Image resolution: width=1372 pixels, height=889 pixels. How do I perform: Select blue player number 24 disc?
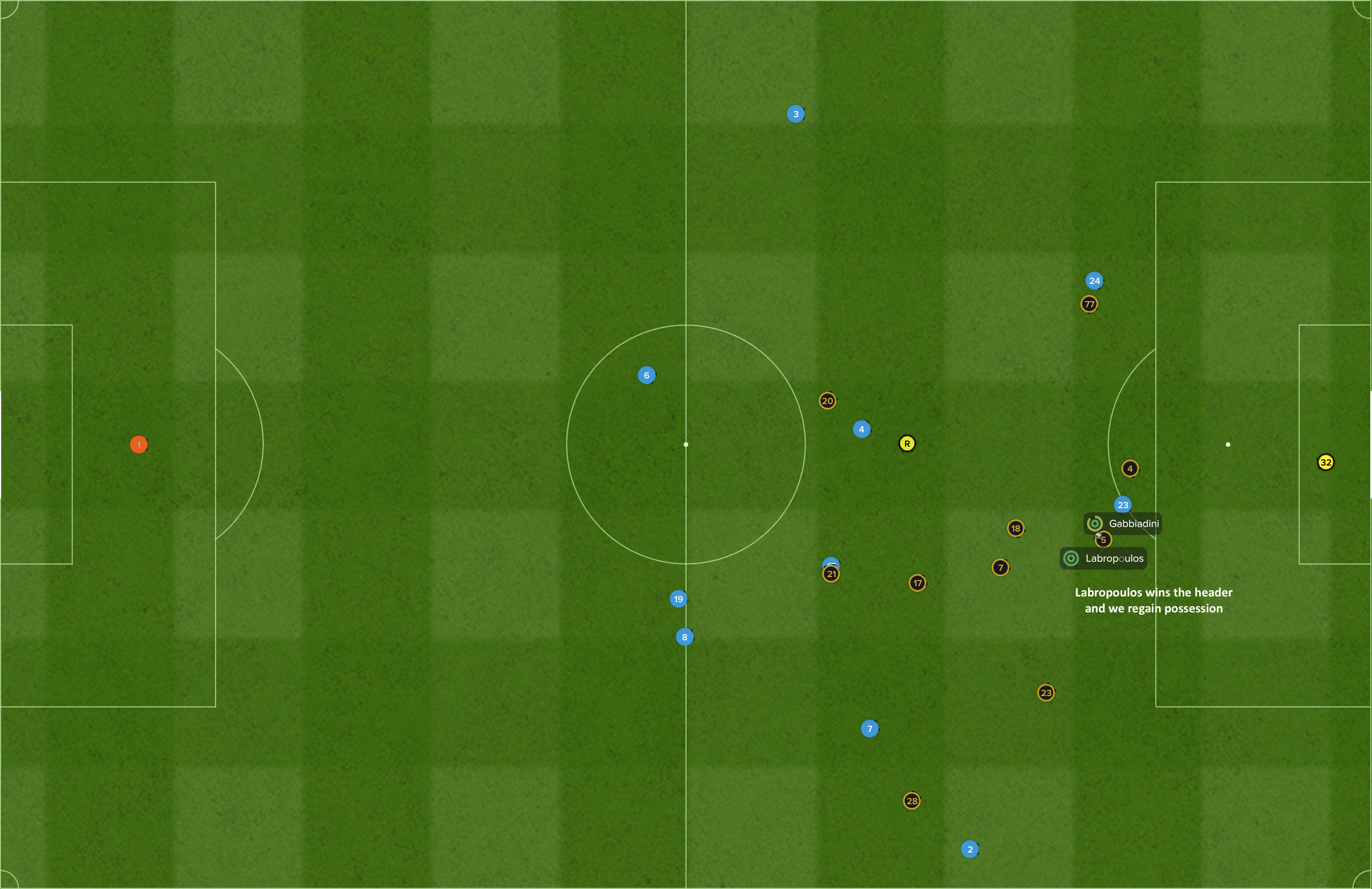[x=1094, y=281]
